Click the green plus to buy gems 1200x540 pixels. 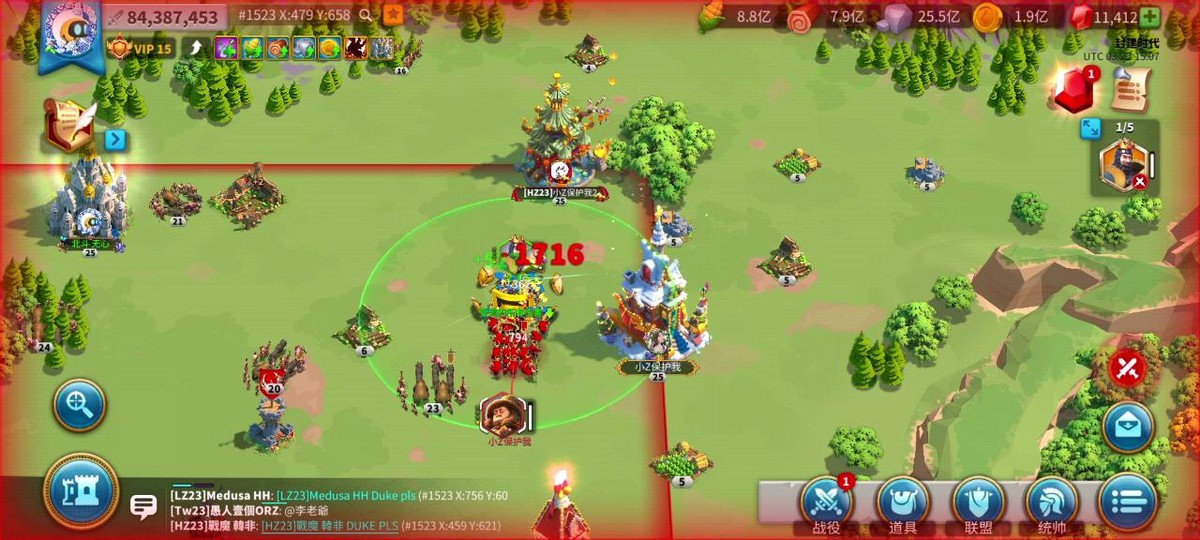pyautogui.click(x=1150, y=17)
